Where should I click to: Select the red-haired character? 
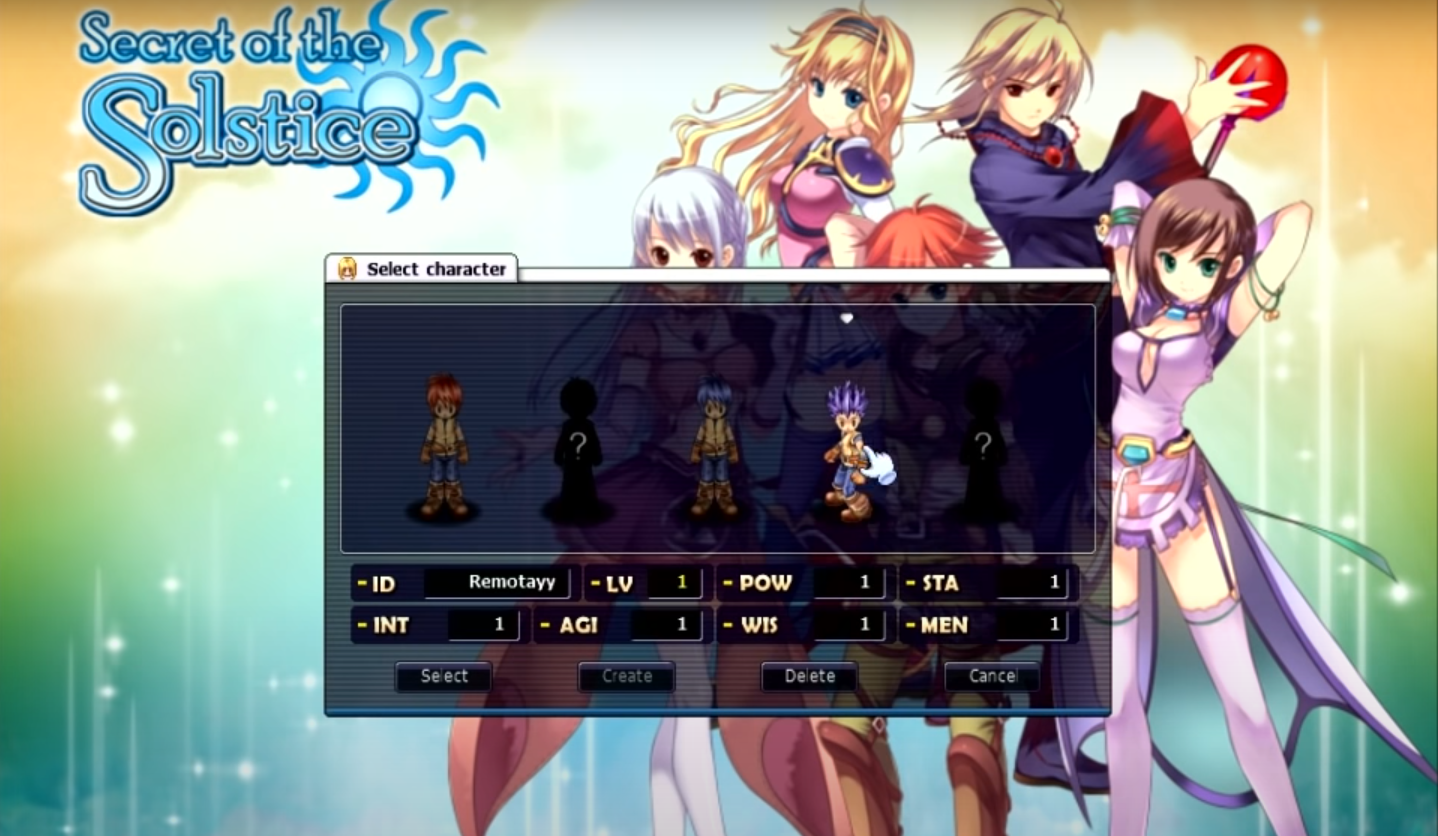443,446
